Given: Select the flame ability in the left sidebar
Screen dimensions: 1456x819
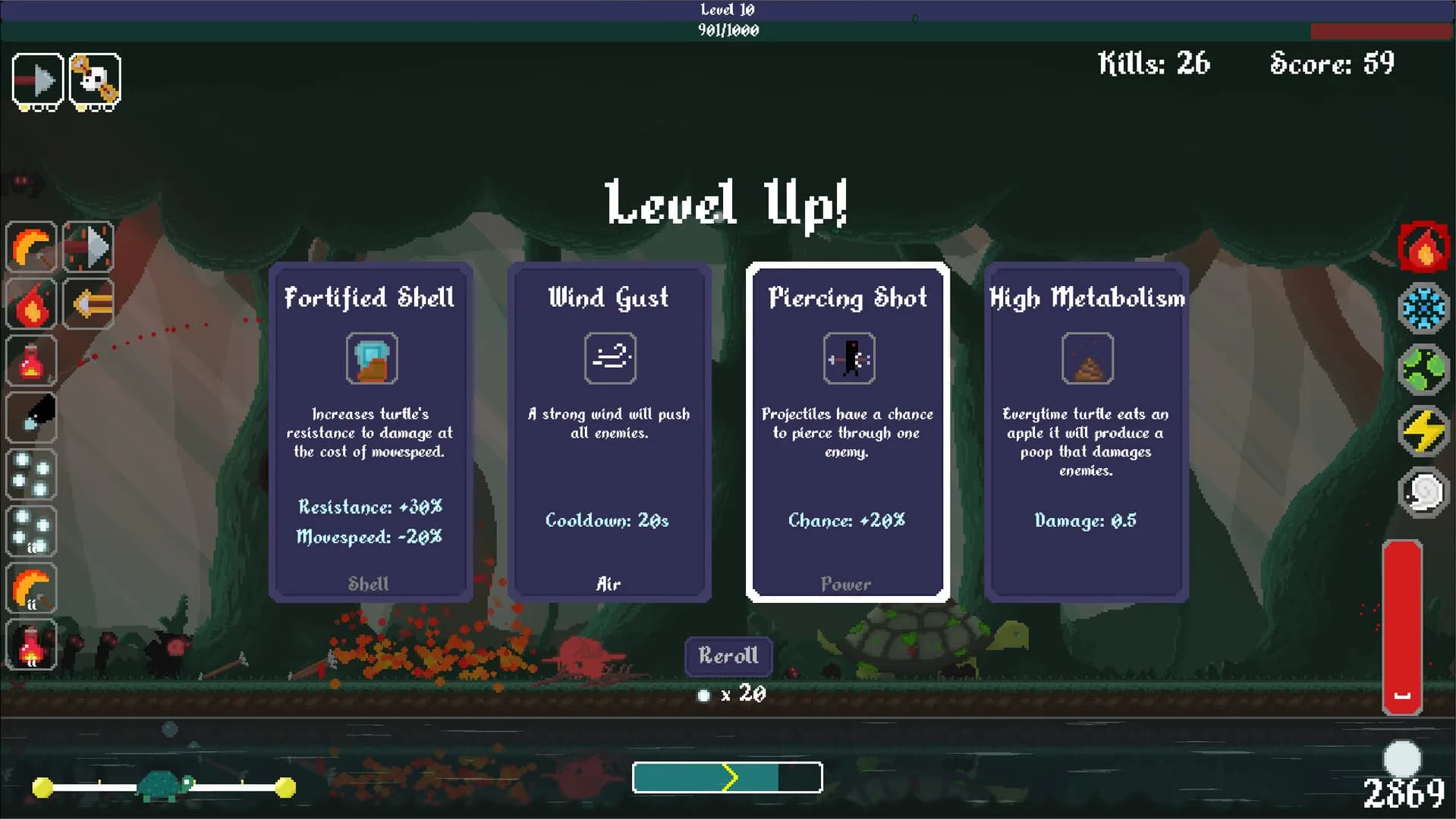Looking at the screenshot, I should [x=30, y=304].
